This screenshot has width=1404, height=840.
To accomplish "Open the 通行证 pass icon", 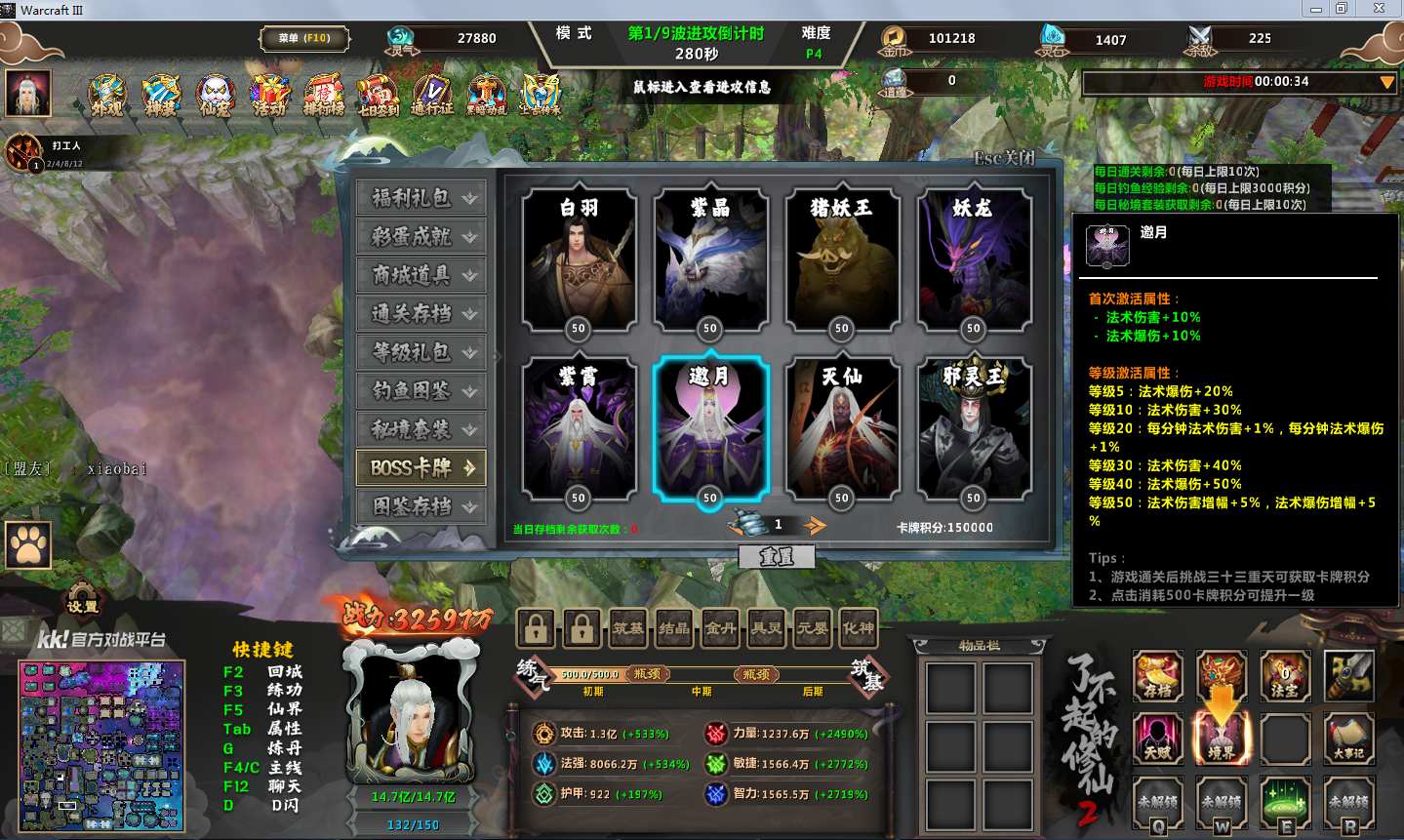I will [431, 96].
